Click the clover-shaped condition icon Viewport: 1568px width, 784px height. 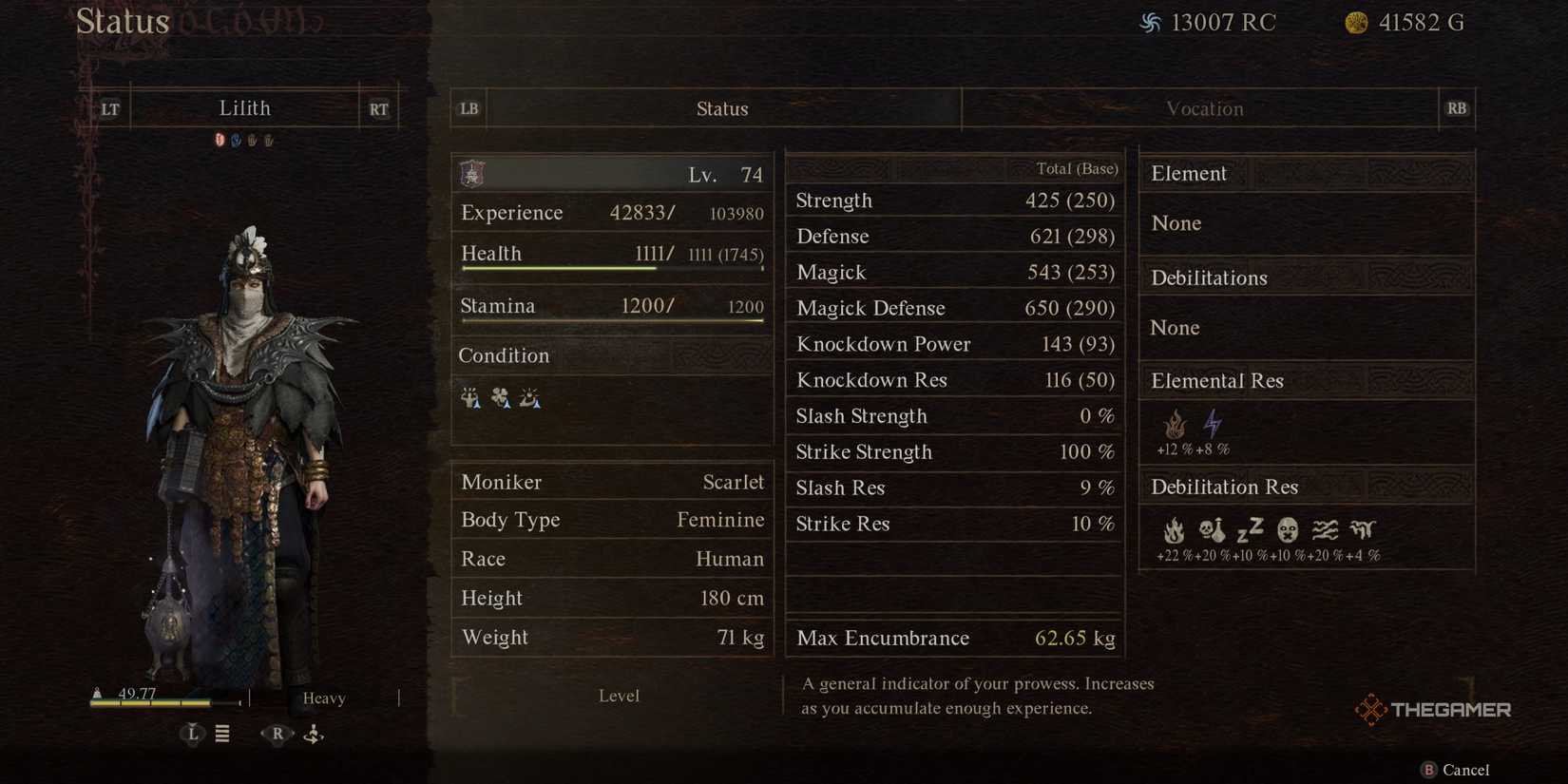[x=501, y=398]
